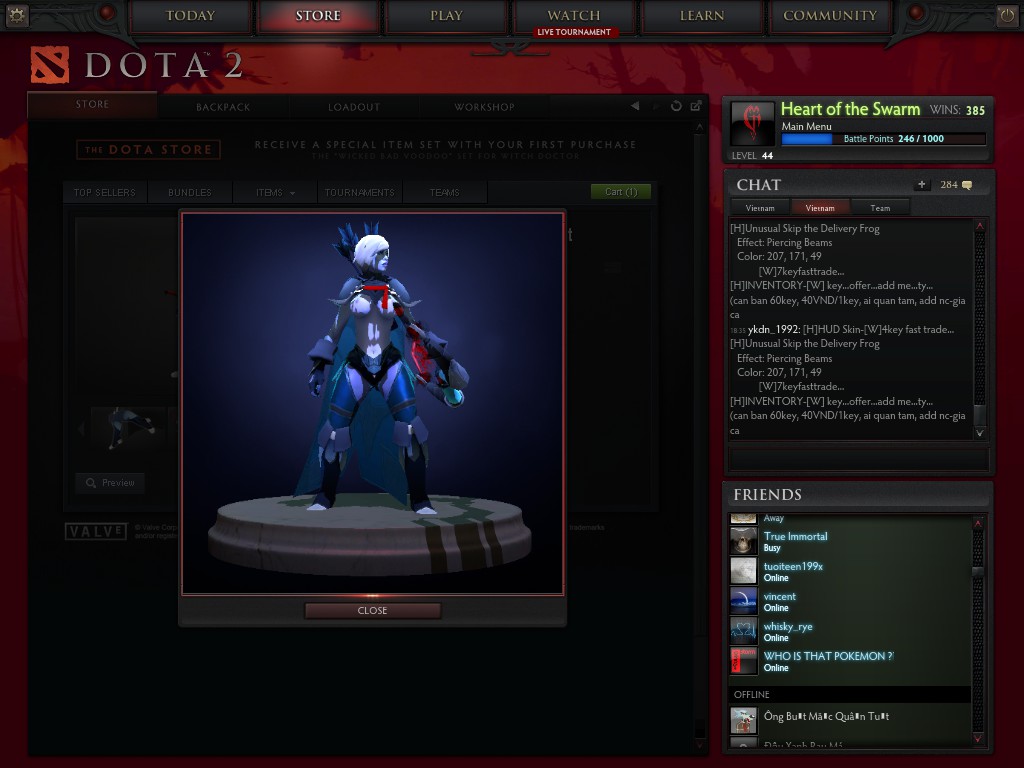Add a new chat channel
Viewport: 1024px width, 768px height.
pyautogui.click(x=921, y=185)
